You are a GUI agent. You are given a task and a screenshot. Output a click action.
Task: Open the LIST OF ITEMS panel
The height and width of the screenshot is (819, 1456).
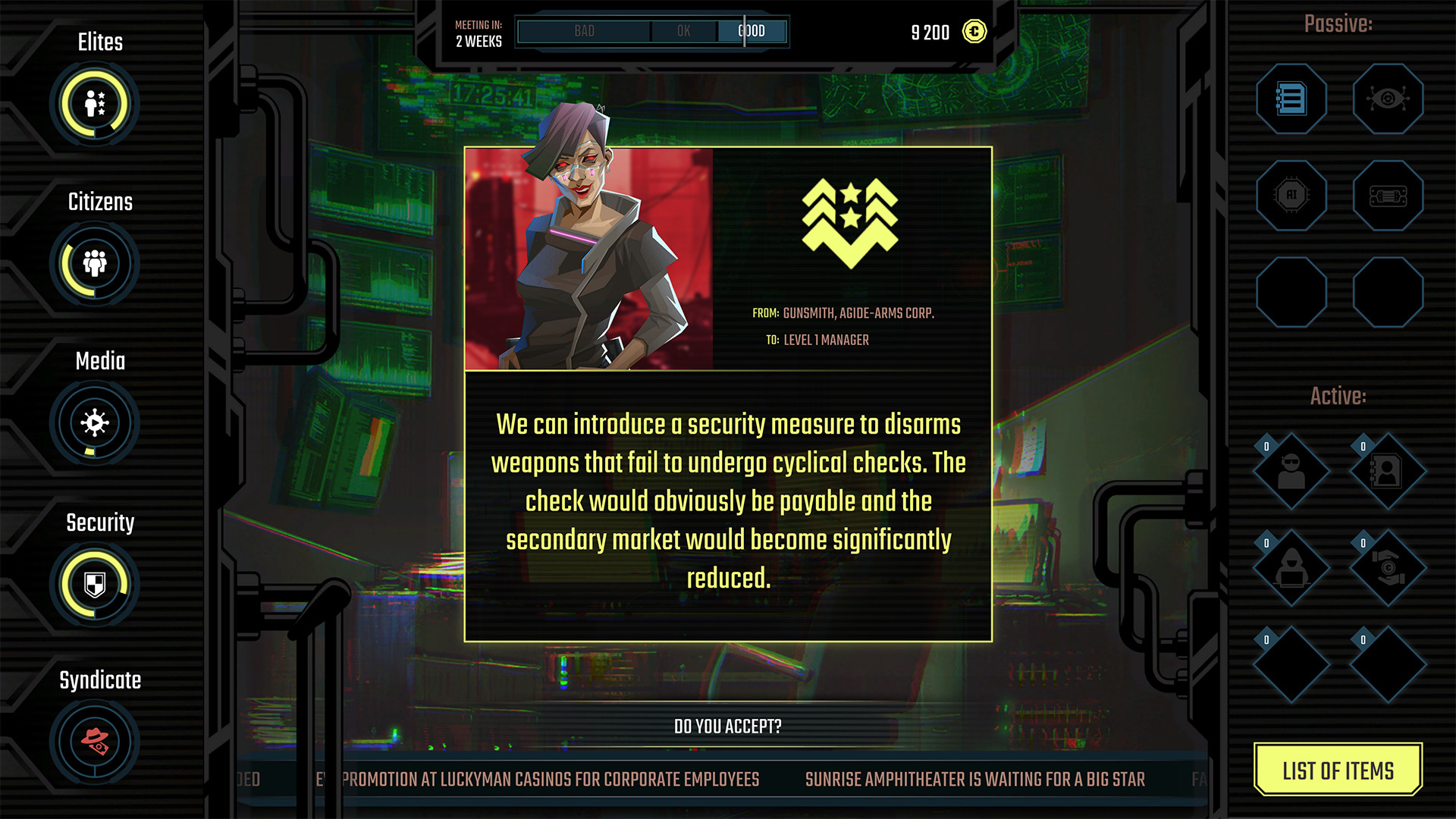(1338, 770)
